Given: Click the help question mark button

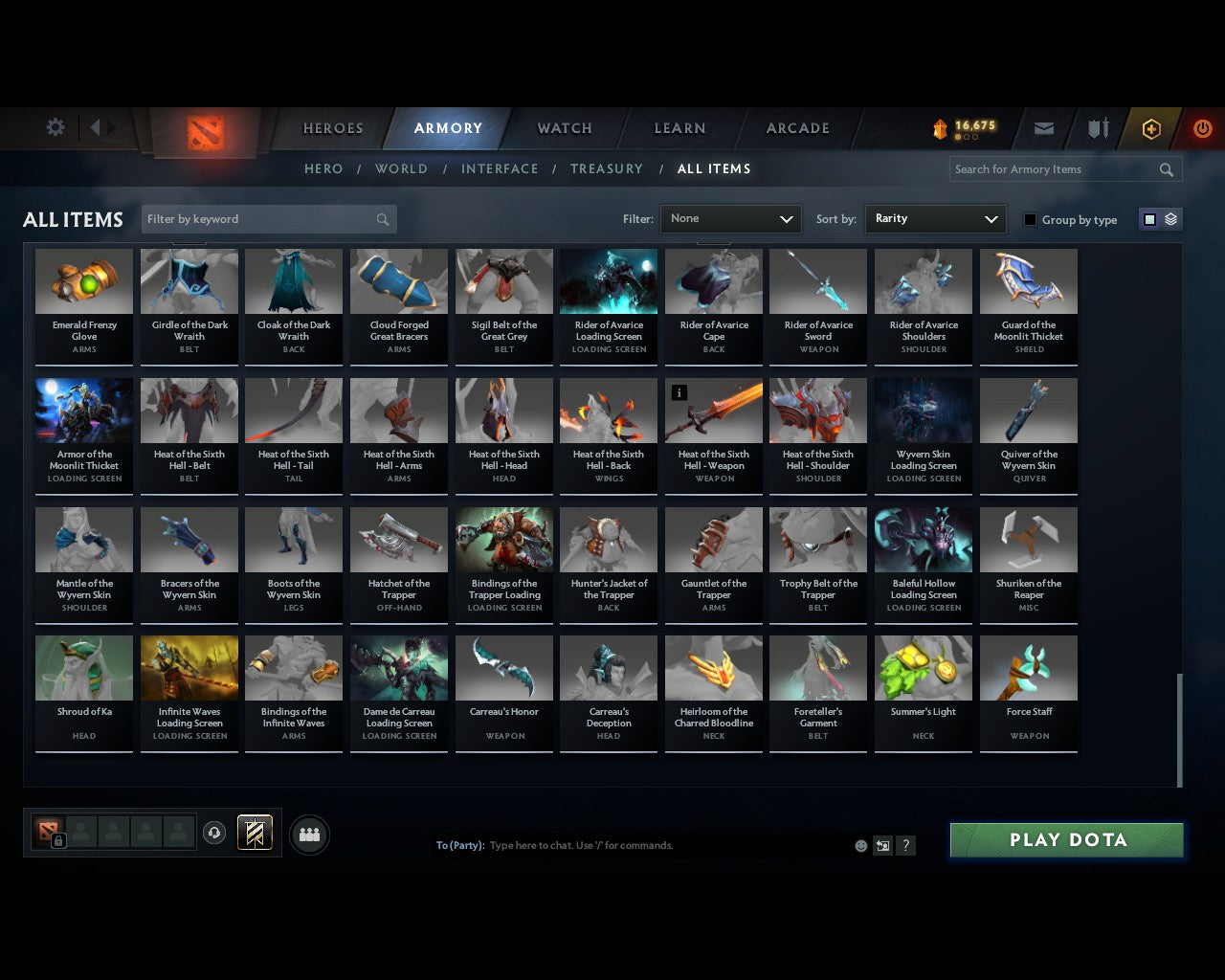Looking at the screenshot, I should tap(905, 845).
